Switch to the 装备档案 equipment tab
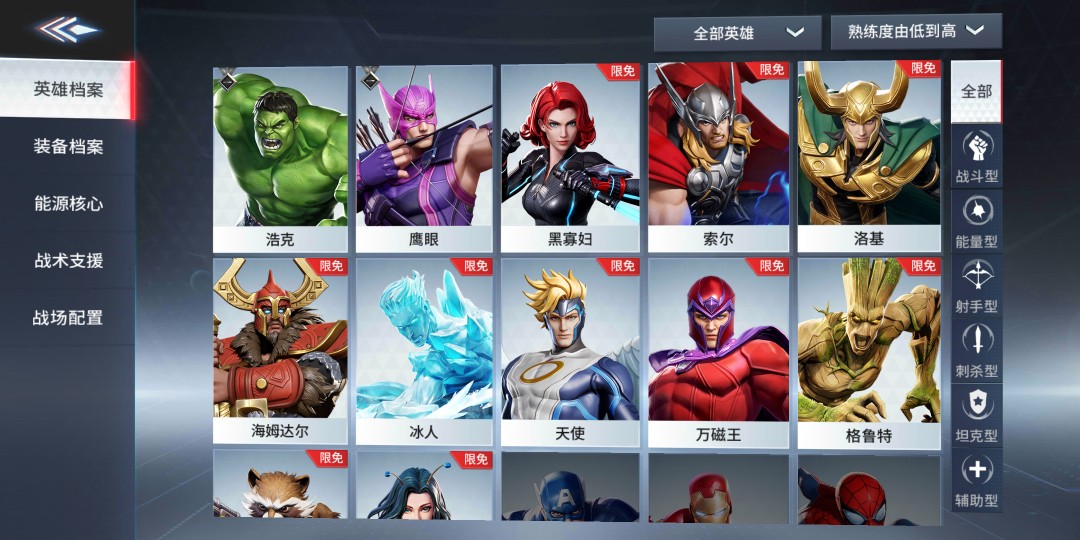Screen dimensions: 1080x540 point(68,147)
